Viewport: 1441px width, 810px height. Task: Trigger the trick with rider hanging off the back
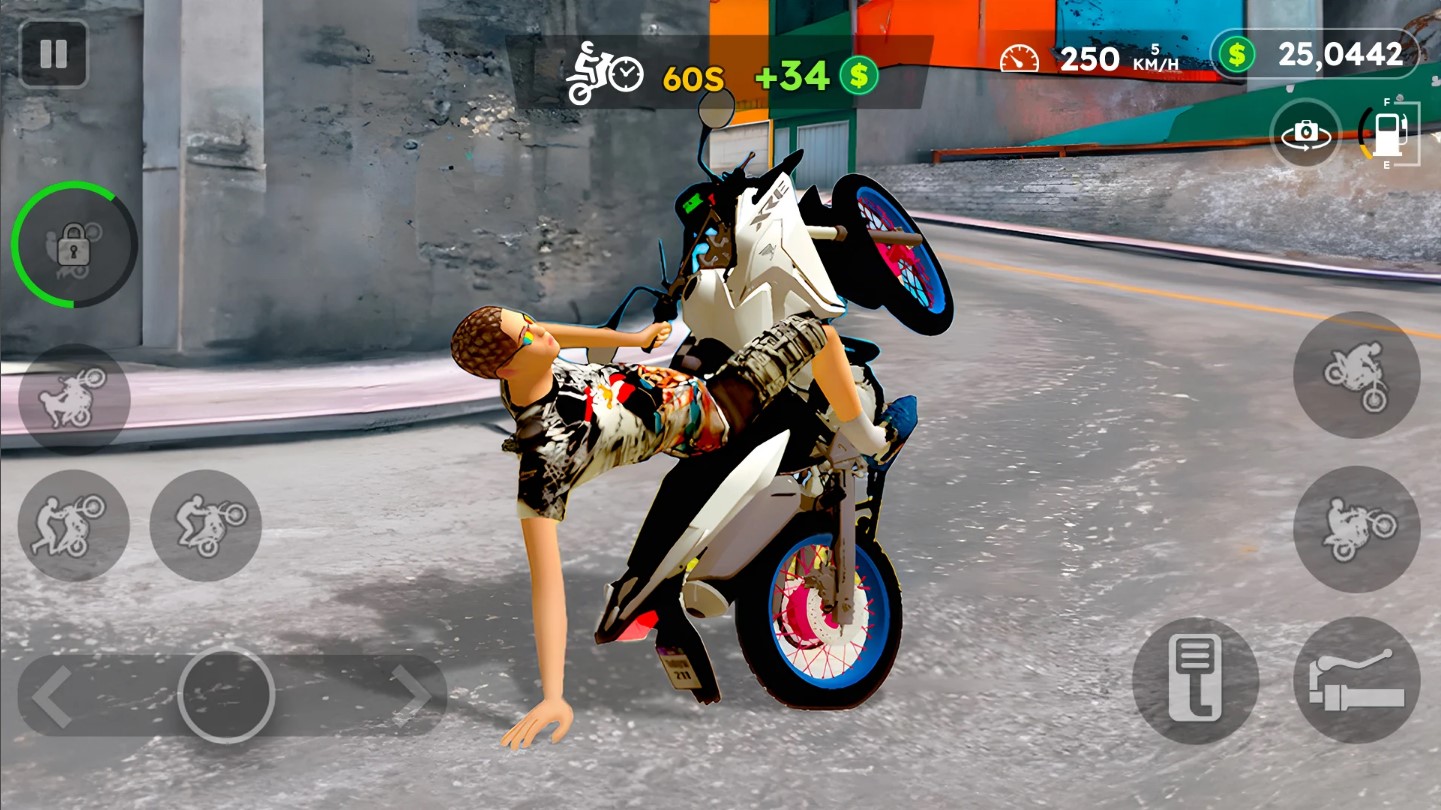click(74, 398)
